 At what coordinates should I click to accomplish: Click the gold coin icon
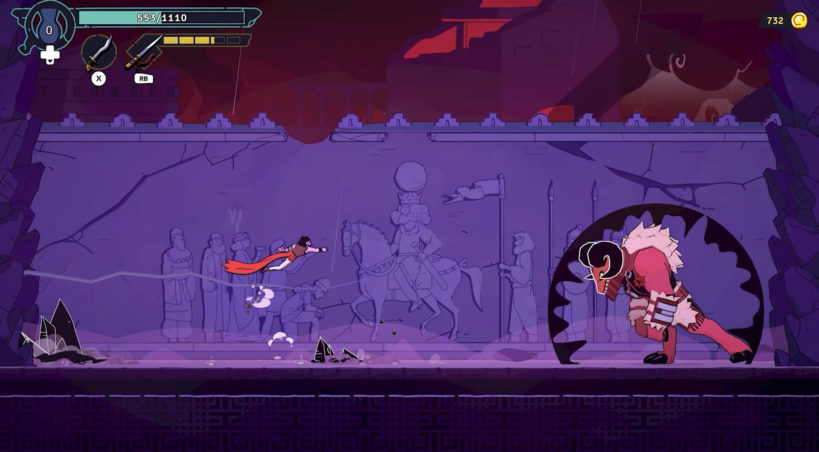point(799,20)
